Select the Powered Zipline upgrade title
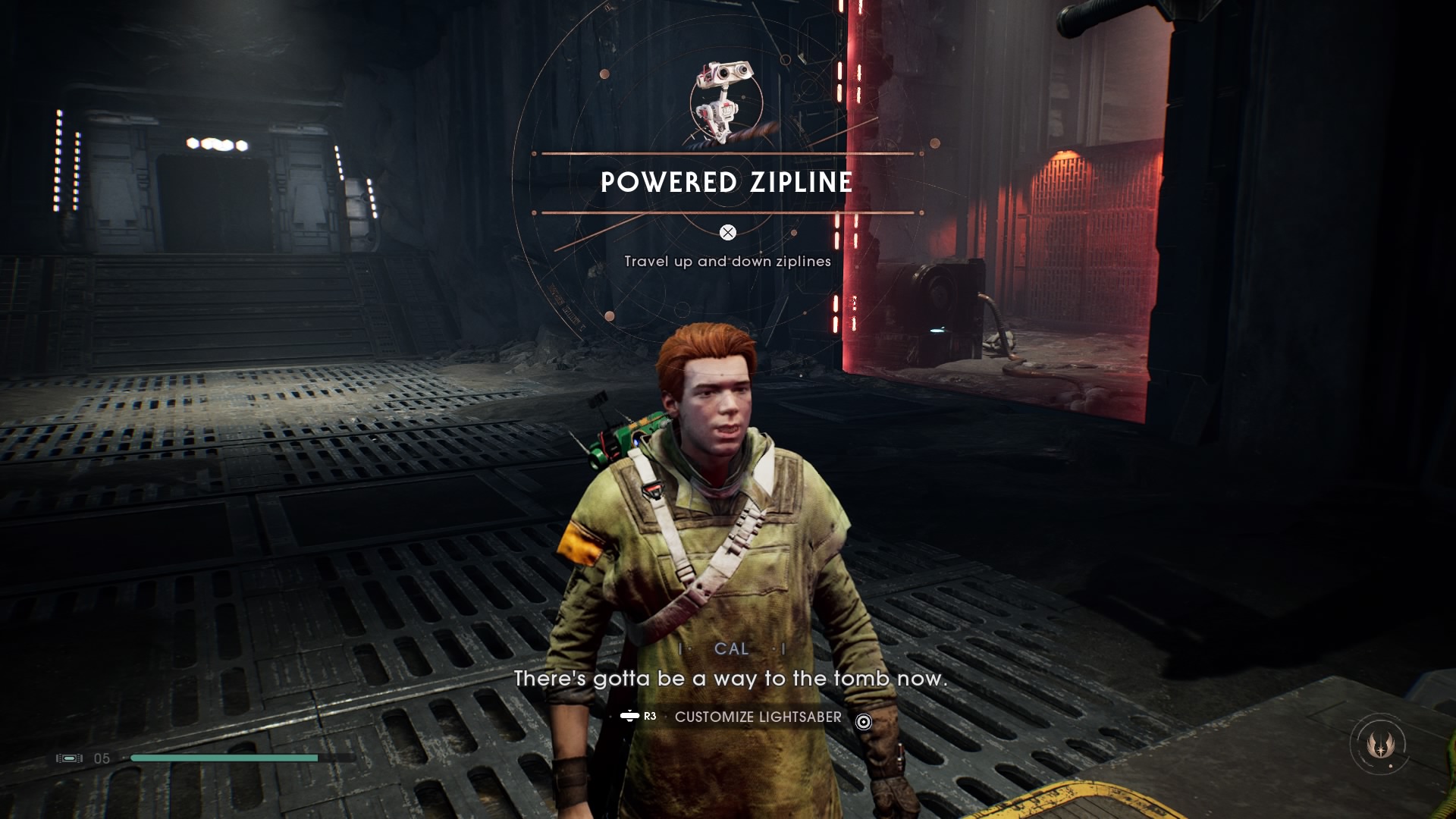Image resolution: width=1456 pixels, height=819 pixels. (x=726, y=183)
